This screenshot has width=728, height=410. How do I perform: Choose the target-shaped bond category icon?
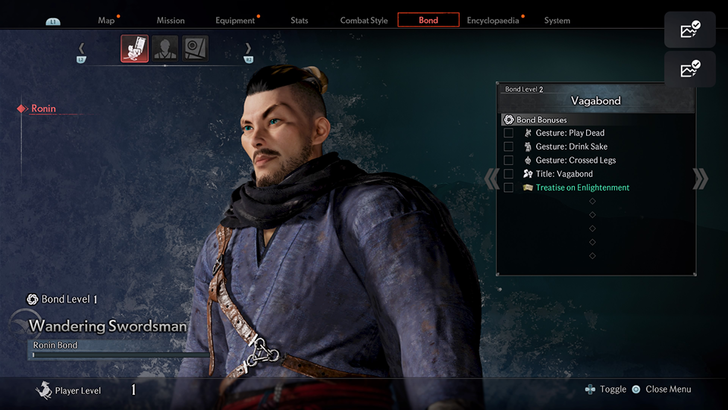(x=196, y=48)
